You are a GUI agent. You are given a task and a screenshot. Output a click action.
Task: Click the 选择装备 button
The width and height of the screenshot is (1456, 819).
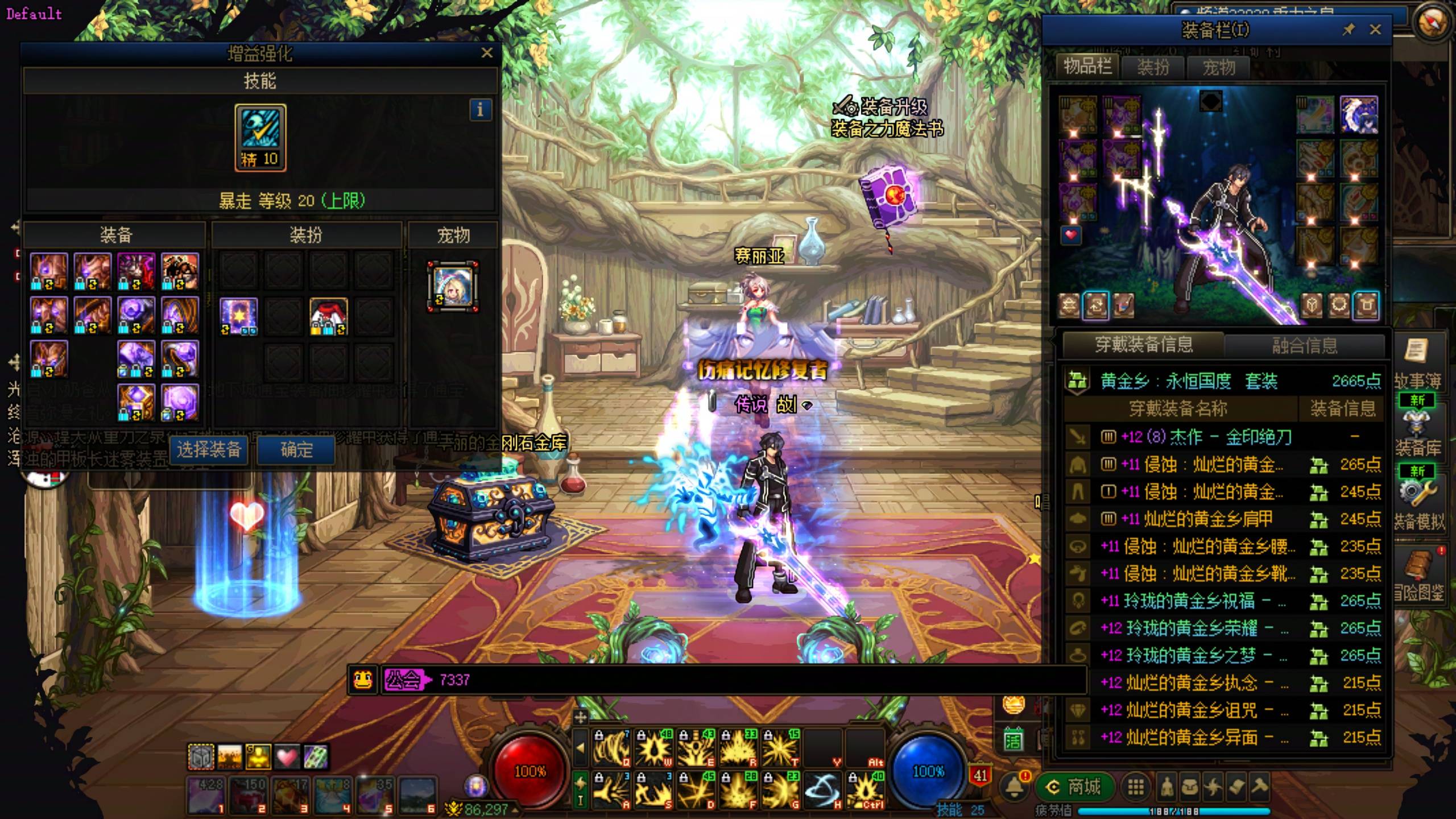click(209, 450)
